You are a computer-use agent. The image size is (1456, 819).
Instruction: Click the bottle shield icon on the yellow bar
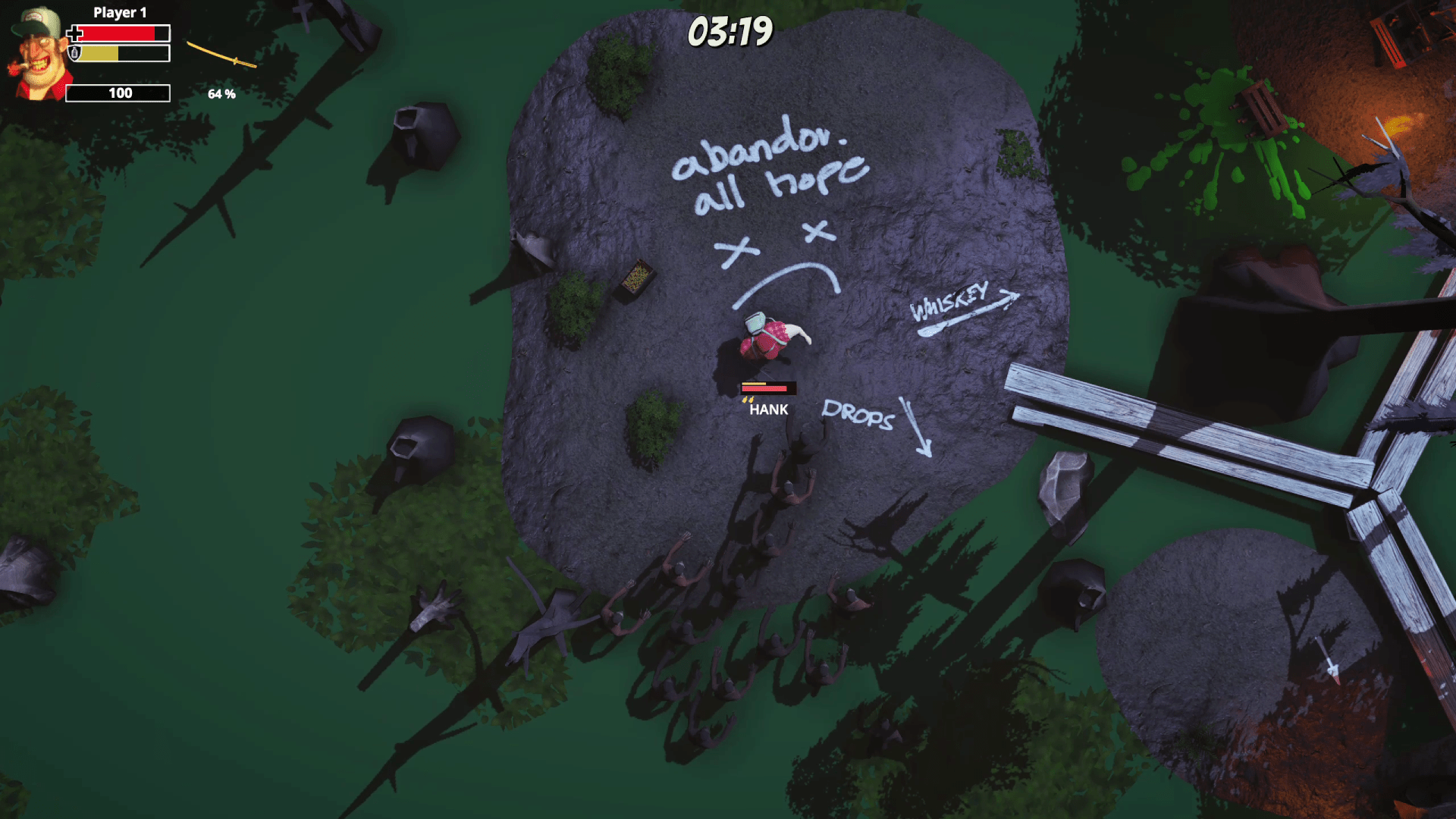click(74, 54)
